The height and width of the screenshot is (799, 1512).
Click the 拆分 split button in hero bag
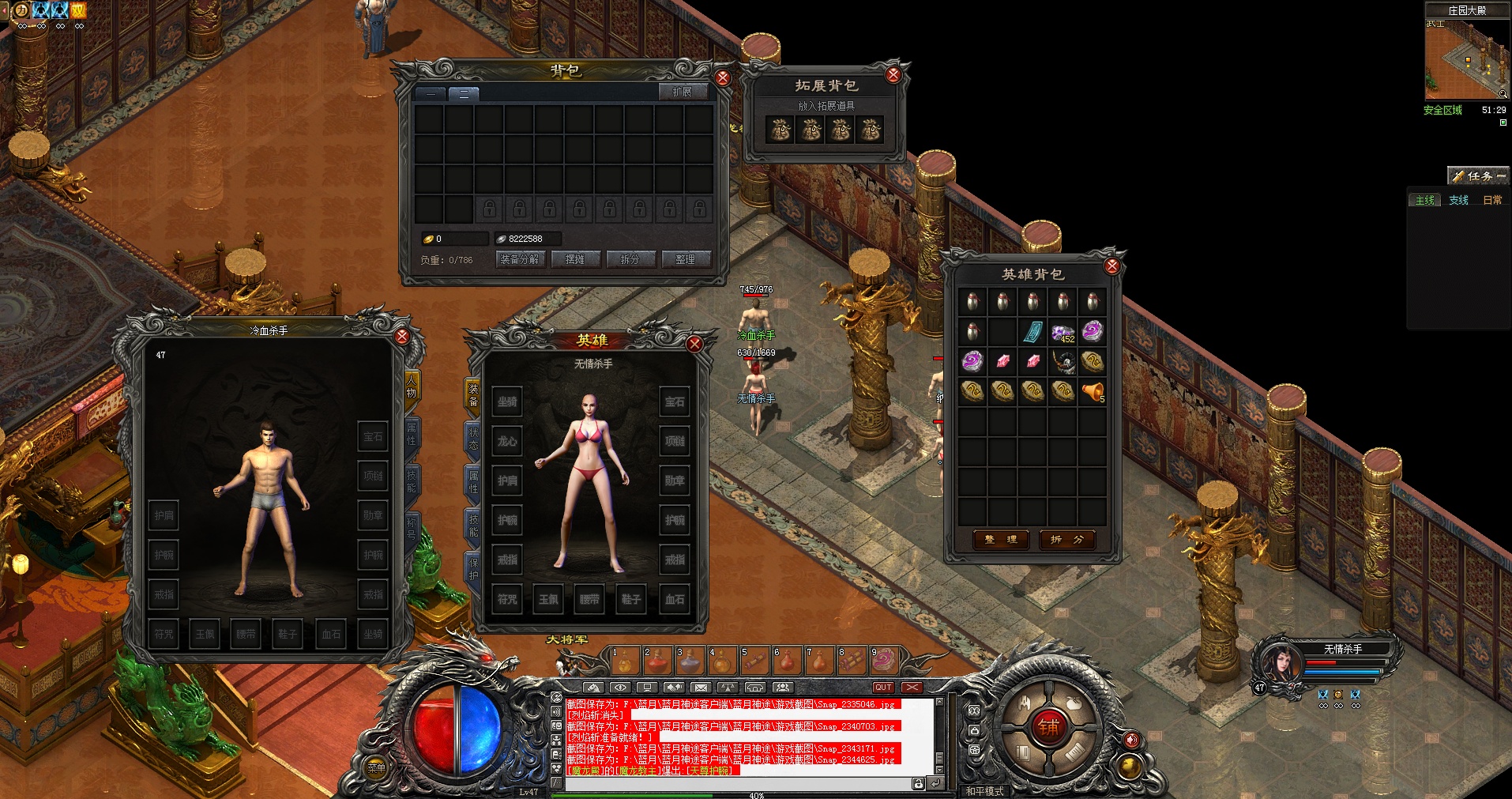(x=1067, y=540)
